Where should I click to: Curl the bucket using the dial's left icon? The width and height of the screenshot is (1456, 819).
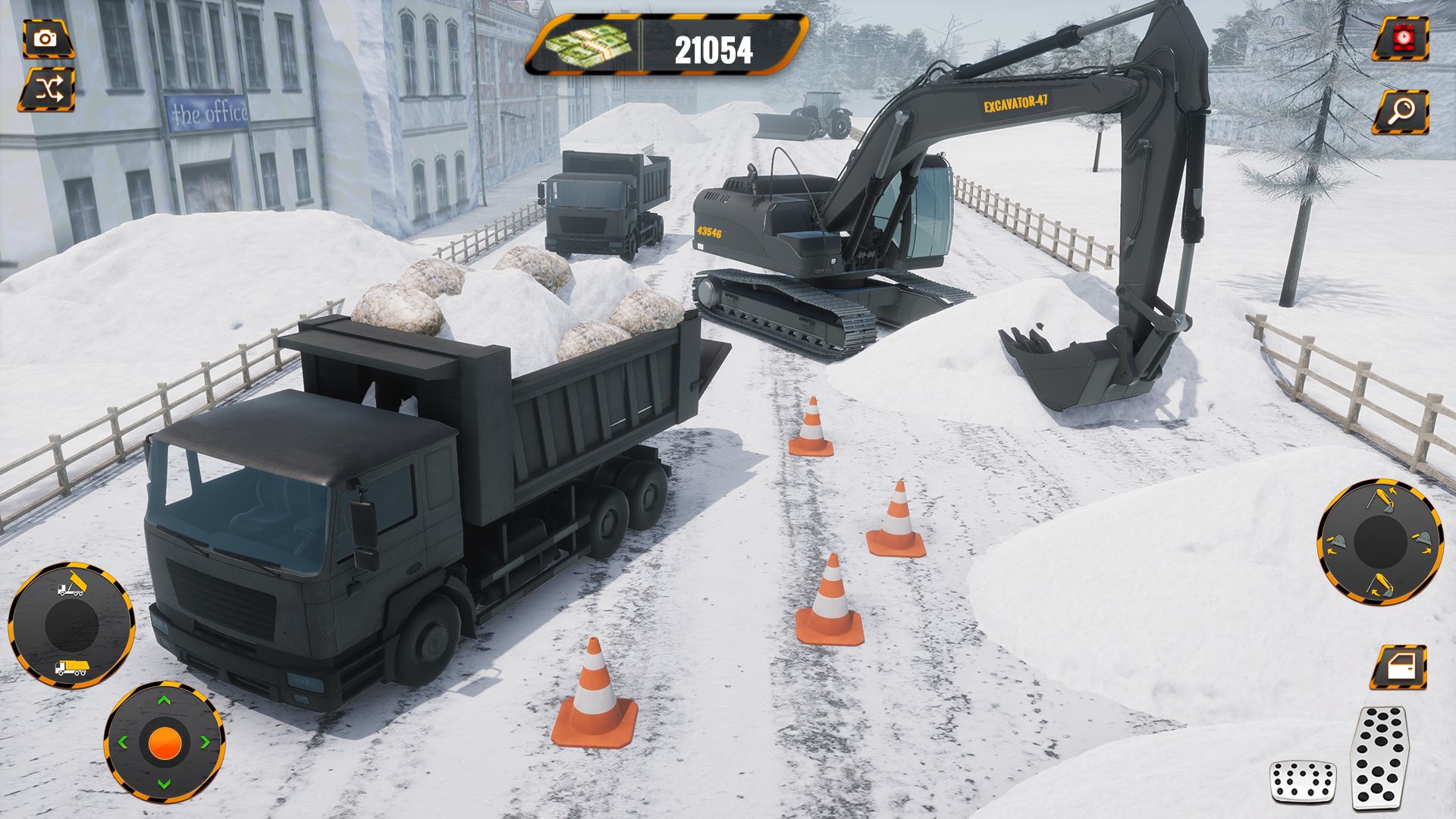(1337, 541)
